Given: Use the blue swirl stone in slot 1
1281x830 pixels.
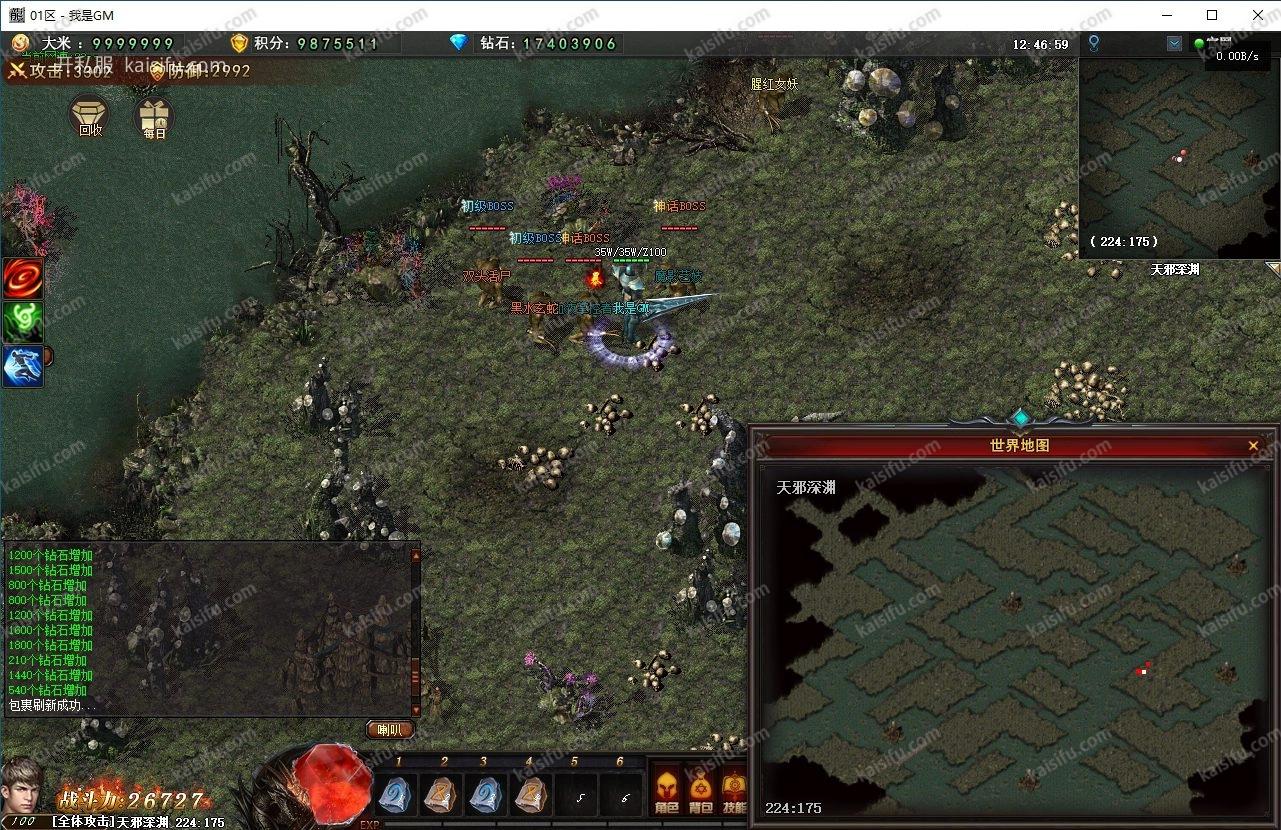Looking at the screenshot, I should coord(397,795).
